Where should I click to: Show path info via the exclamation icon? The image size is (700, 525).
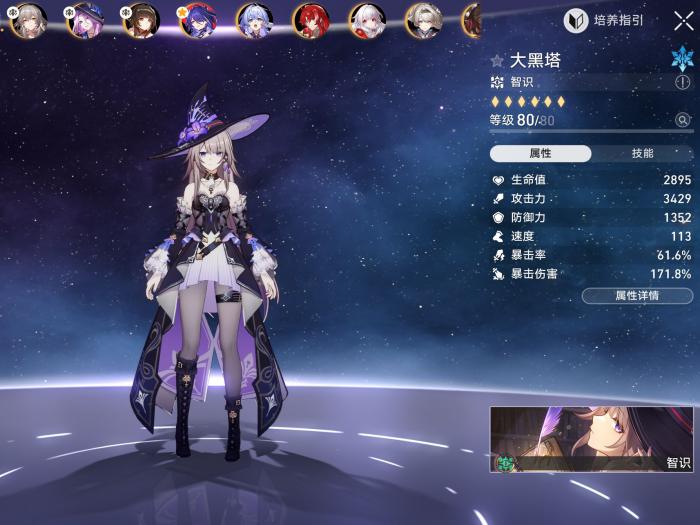point(683,83)
